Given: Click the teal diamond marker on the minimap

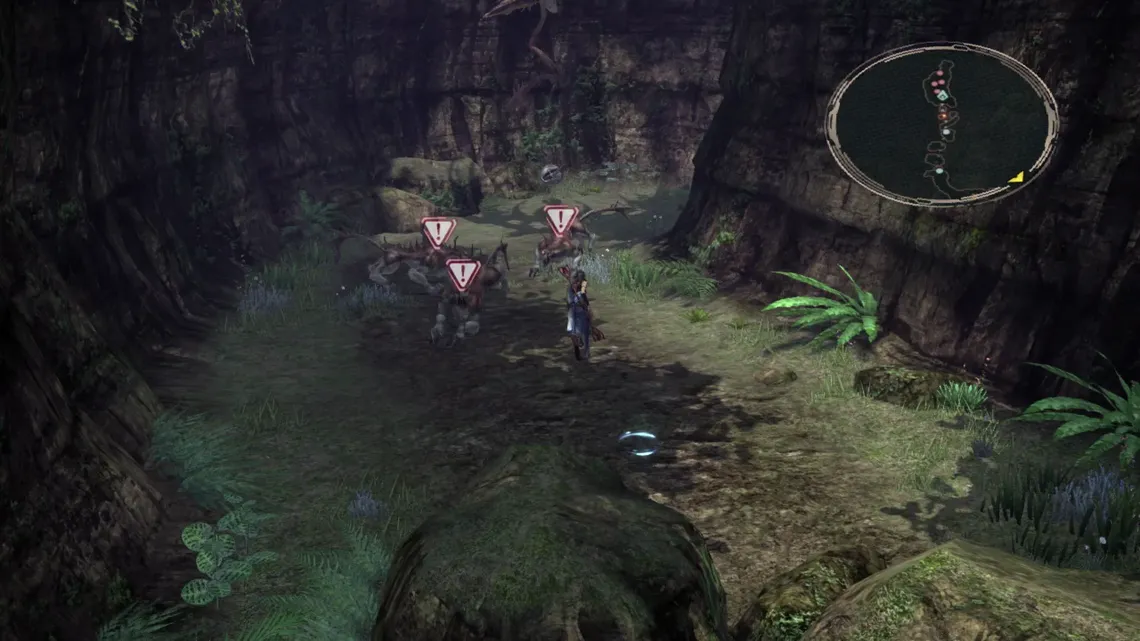Looking at the screenshot, I should click(942, 95).
